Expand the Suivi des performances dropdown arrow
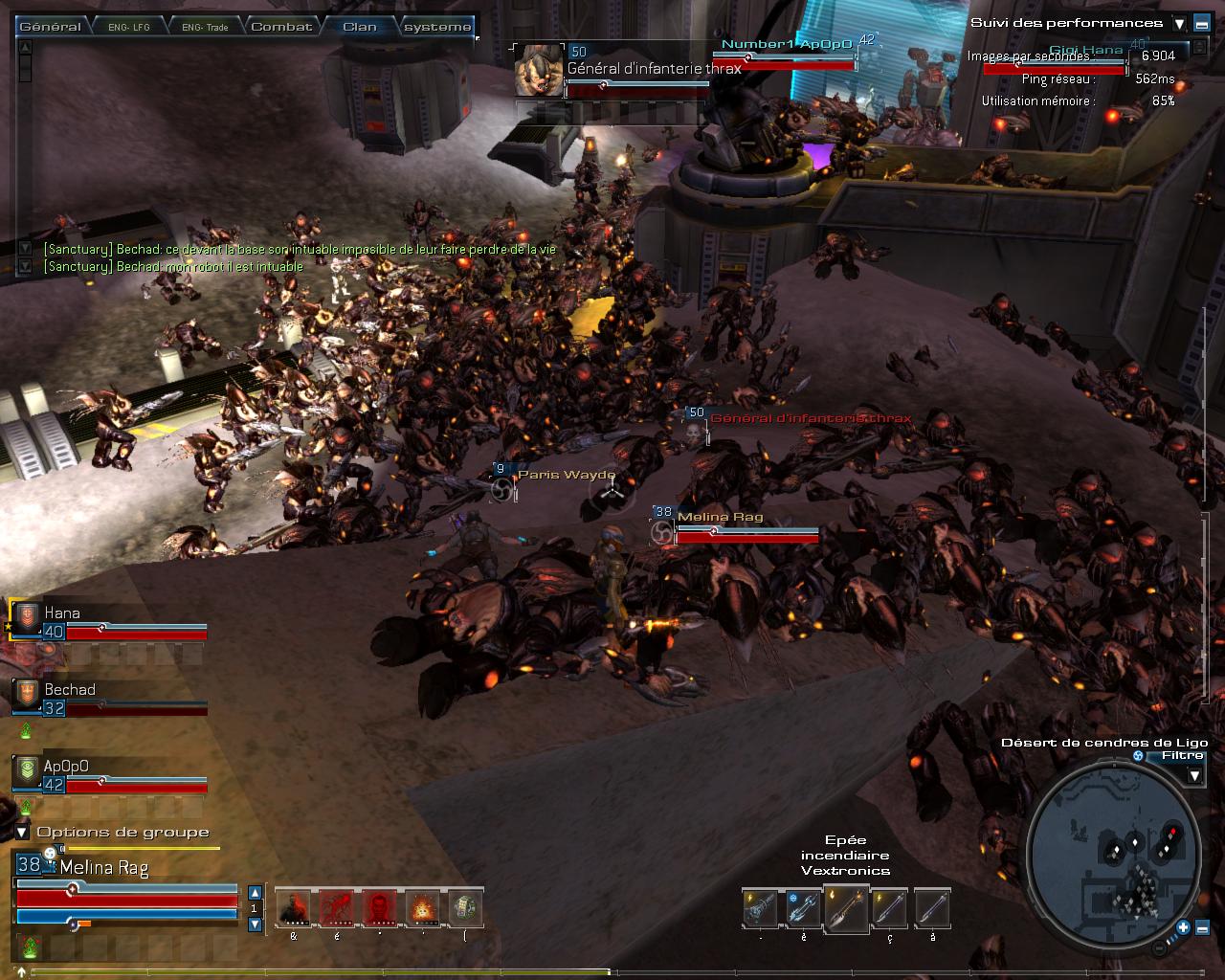This screenshot has height=980, width=1225. pos(1179,25)
